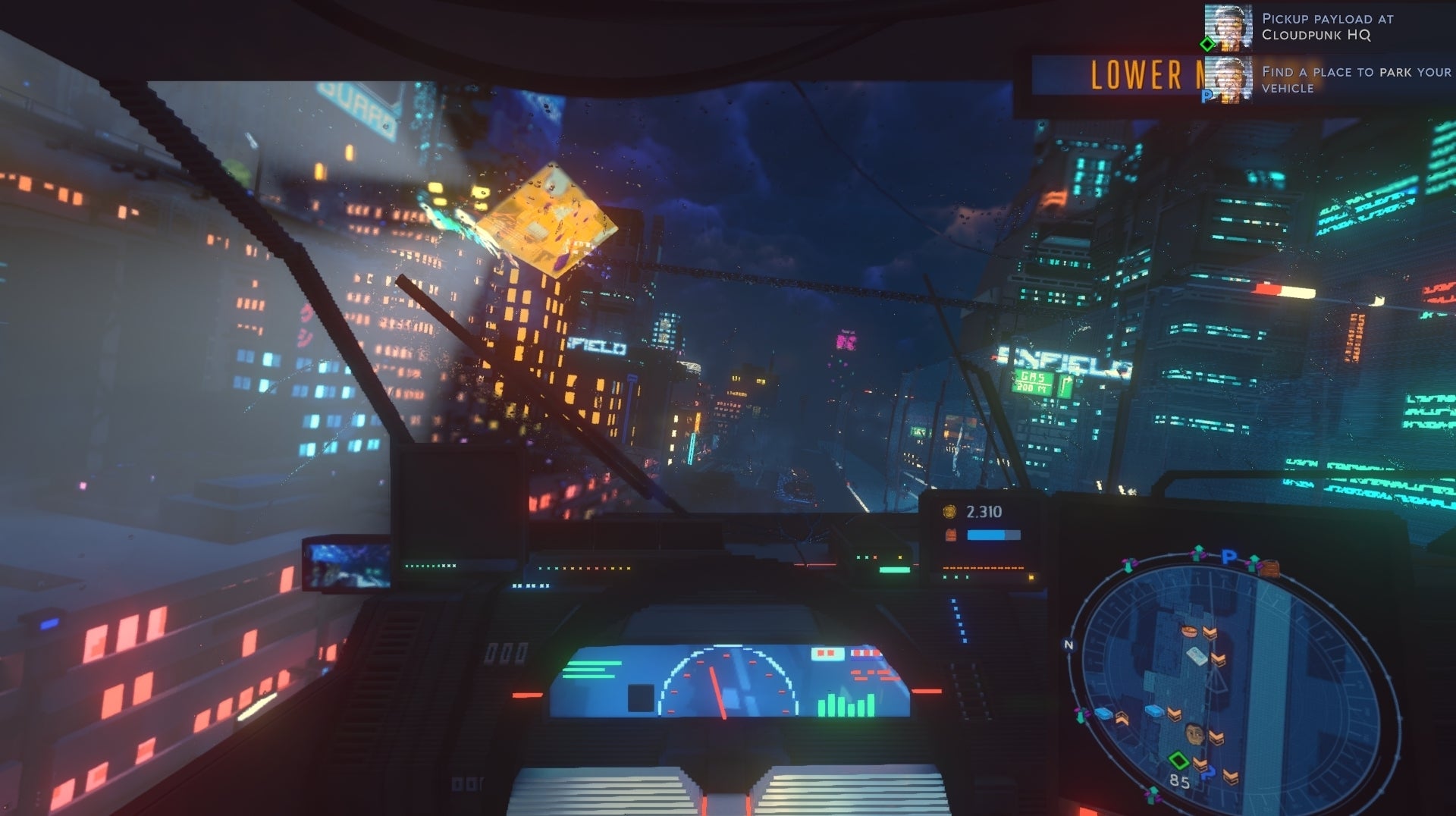The height and width of the screenshot is (816, 1456).
Task: Select the N compass indicator on the minimap
Action: click(1069, 644)
